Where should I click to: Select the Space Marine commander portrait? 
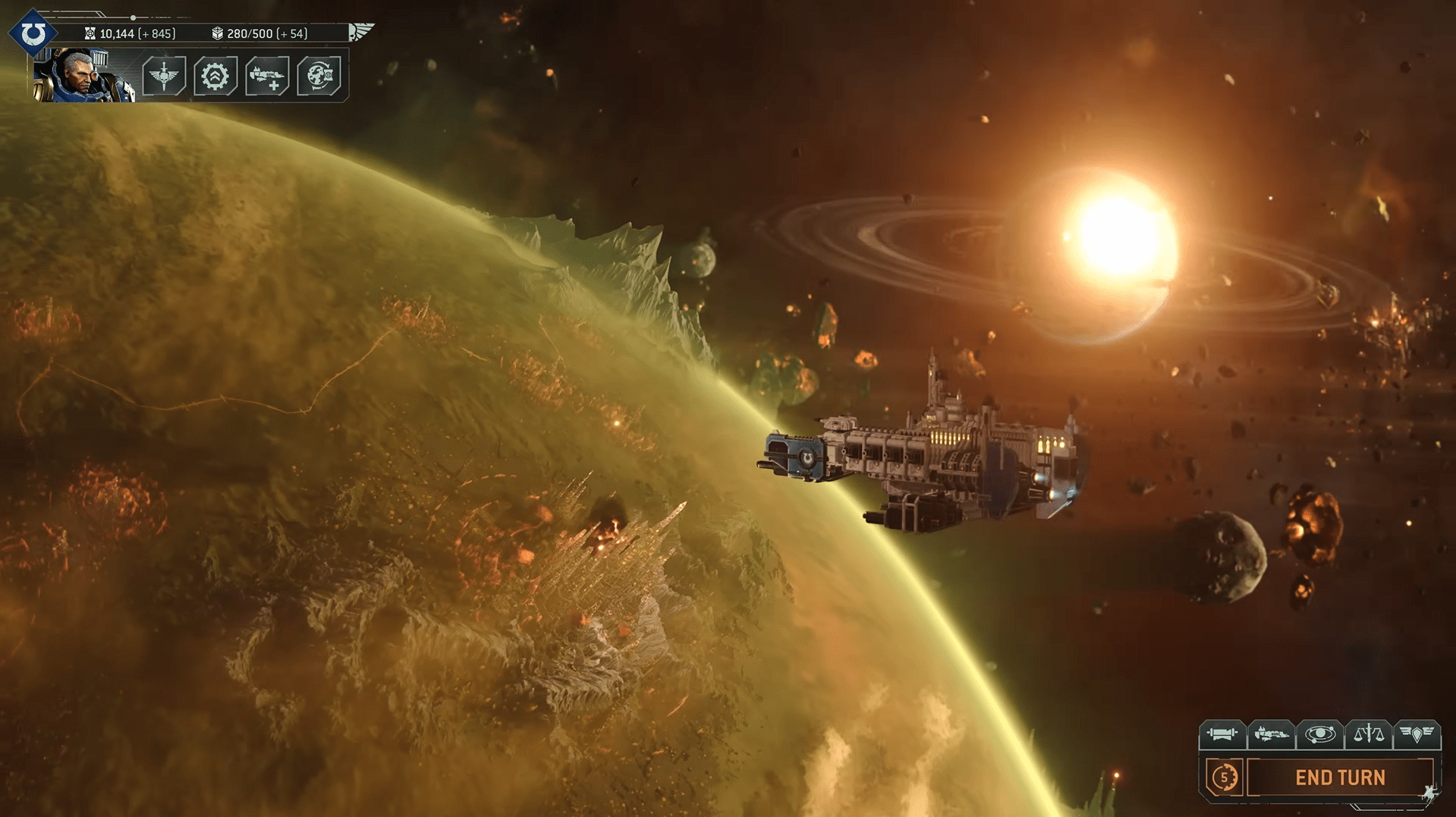83,75
